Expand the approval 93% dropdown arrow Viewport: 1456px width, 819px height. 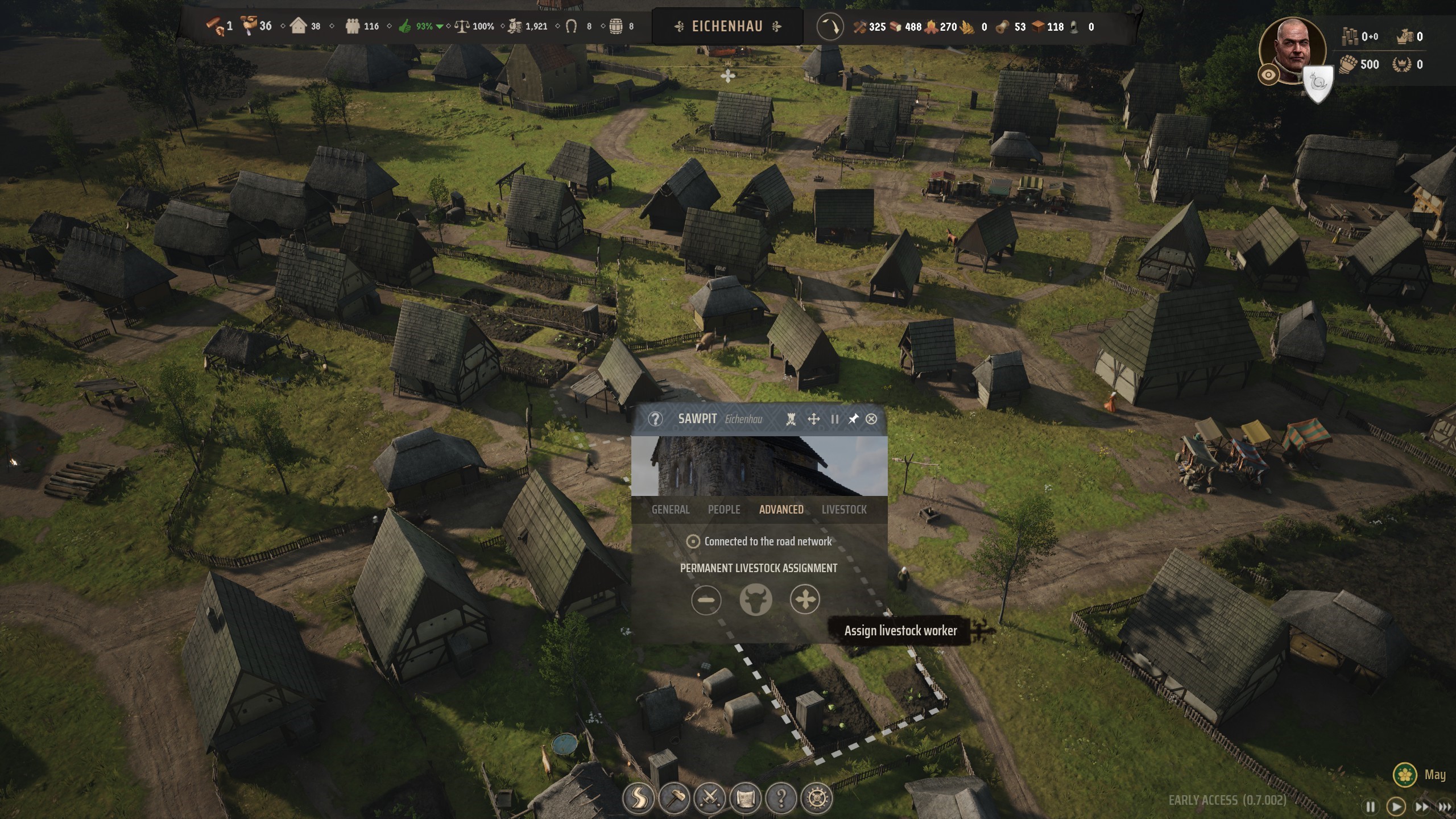pos(440,26)
